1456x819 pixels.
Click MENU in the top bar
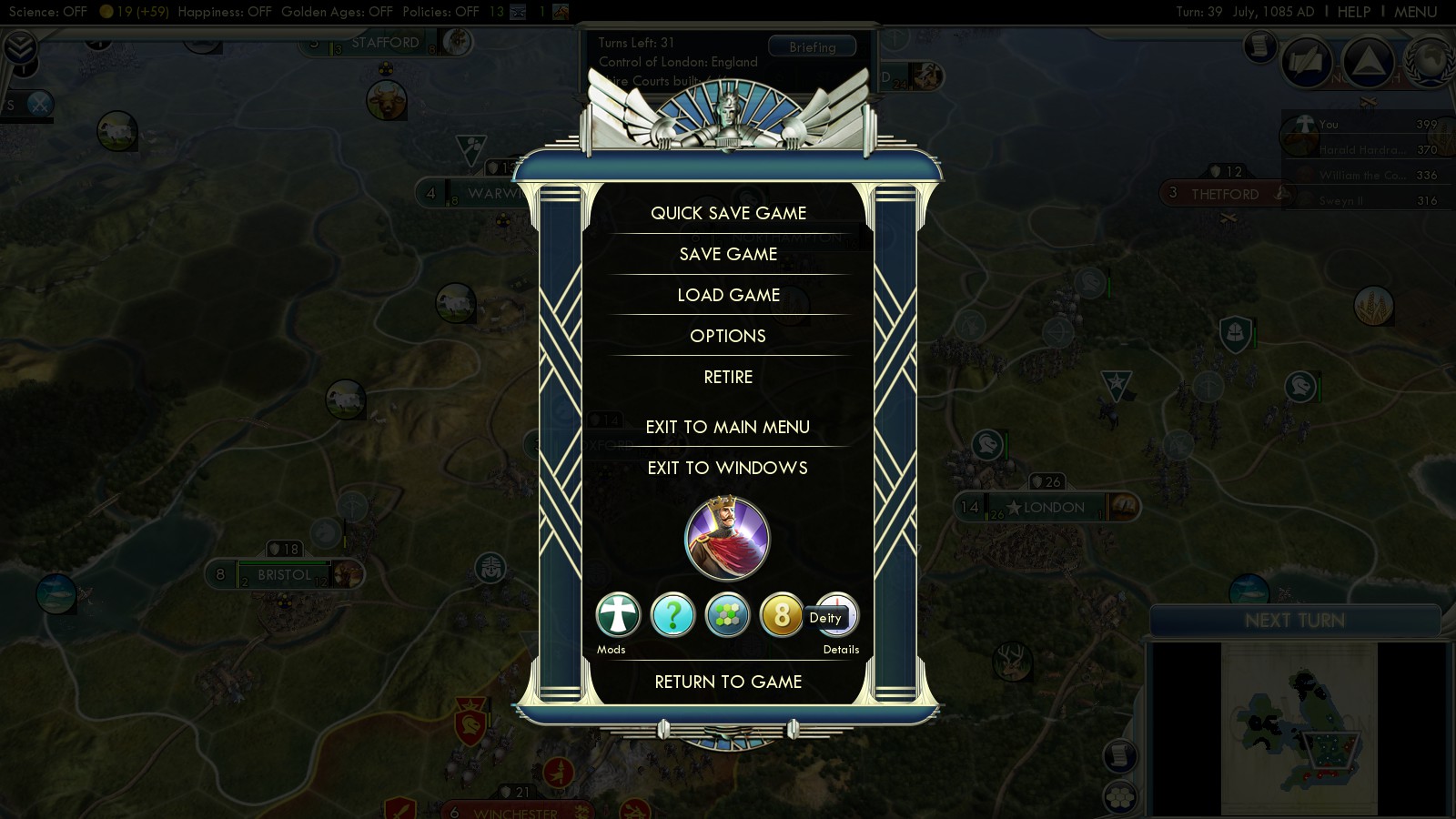point(1415,12)
